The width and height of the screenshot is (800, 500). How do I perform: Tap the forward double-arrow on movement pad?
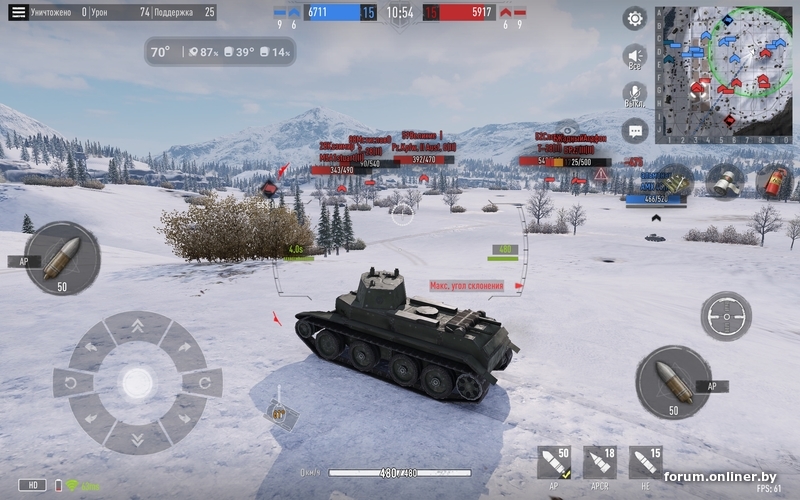tap(137, 327)
